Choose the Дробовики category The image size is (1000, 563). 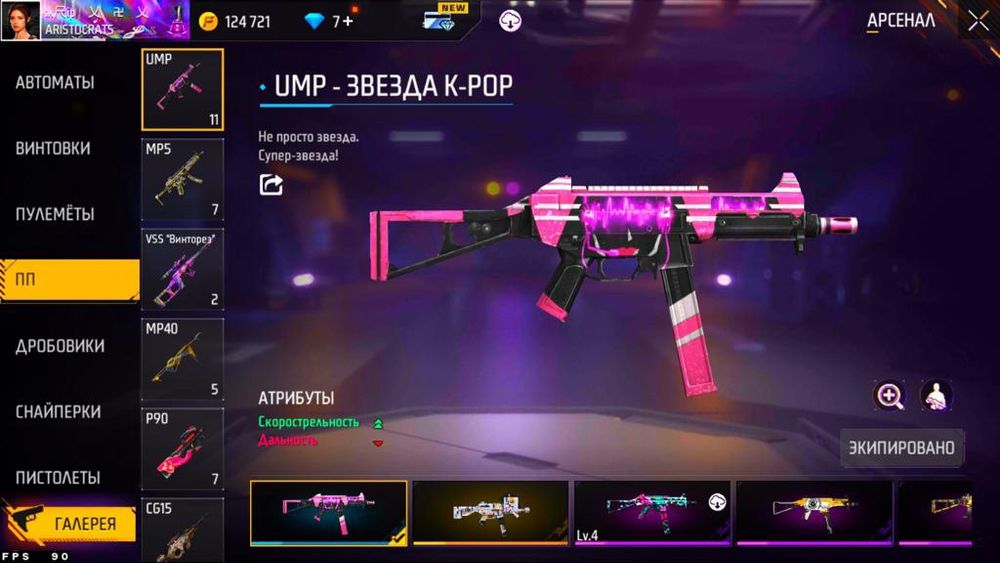coord(60,346)
